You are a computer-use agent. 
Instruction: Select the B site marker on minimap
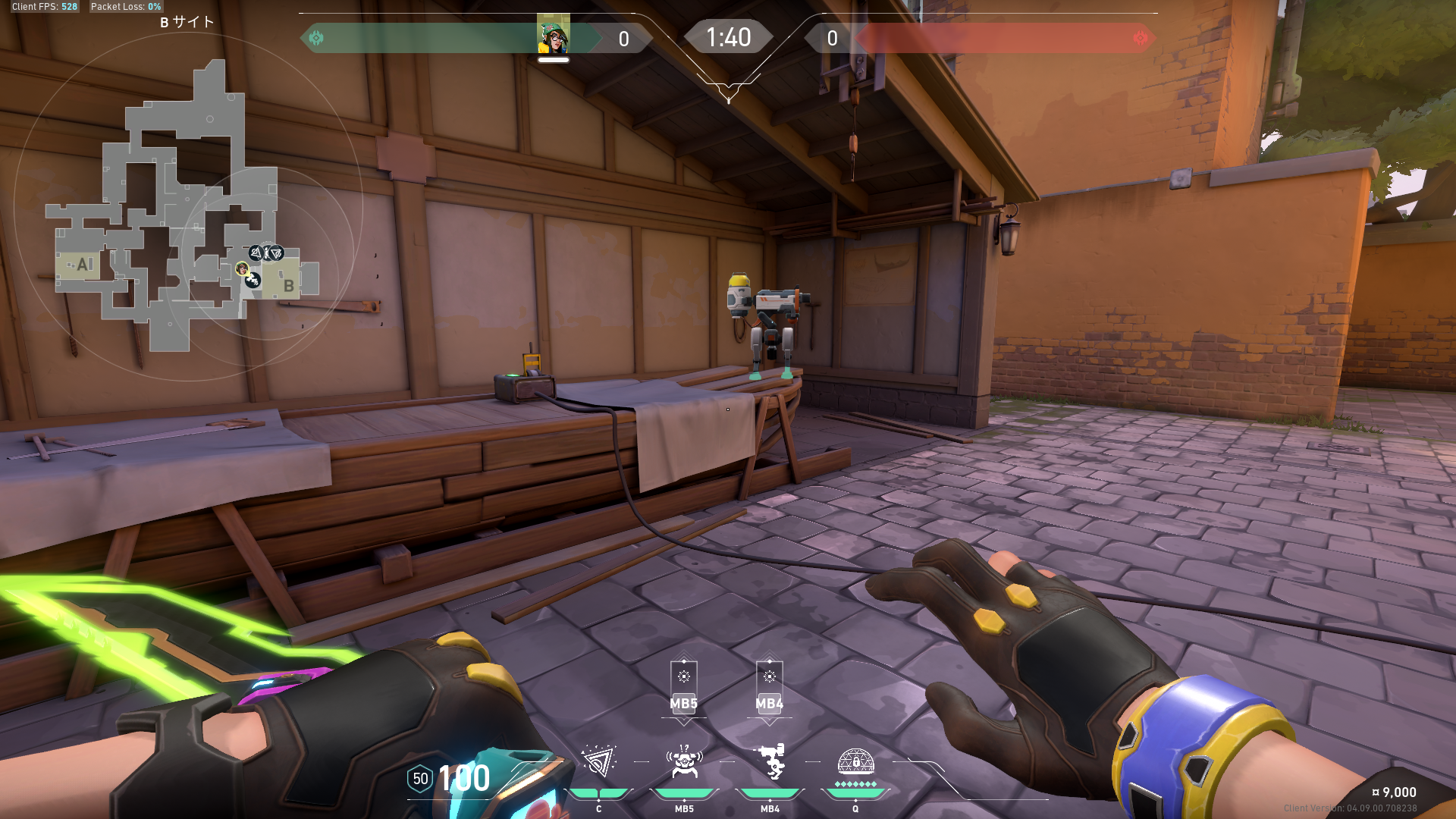click(288, 286)
